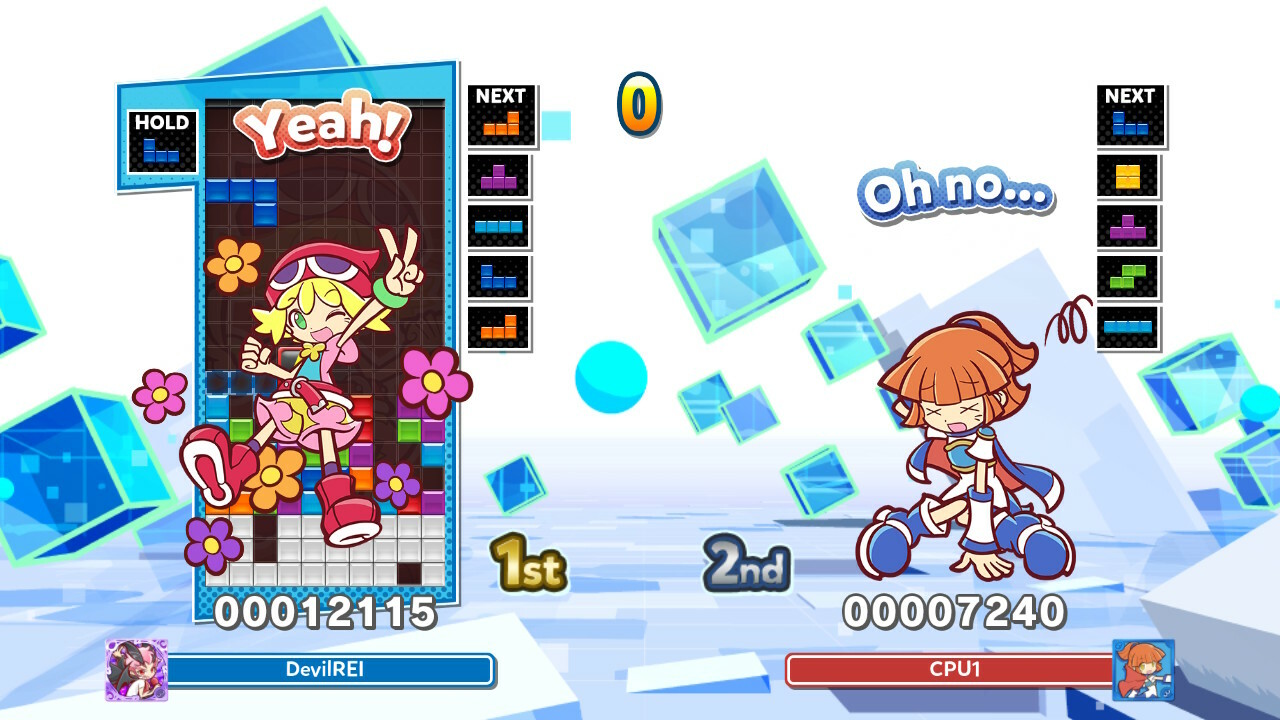This screenshot has width=1280, height=720.
Task: Click the cyan I-piece preview on the left
Action: pos(500,228)
